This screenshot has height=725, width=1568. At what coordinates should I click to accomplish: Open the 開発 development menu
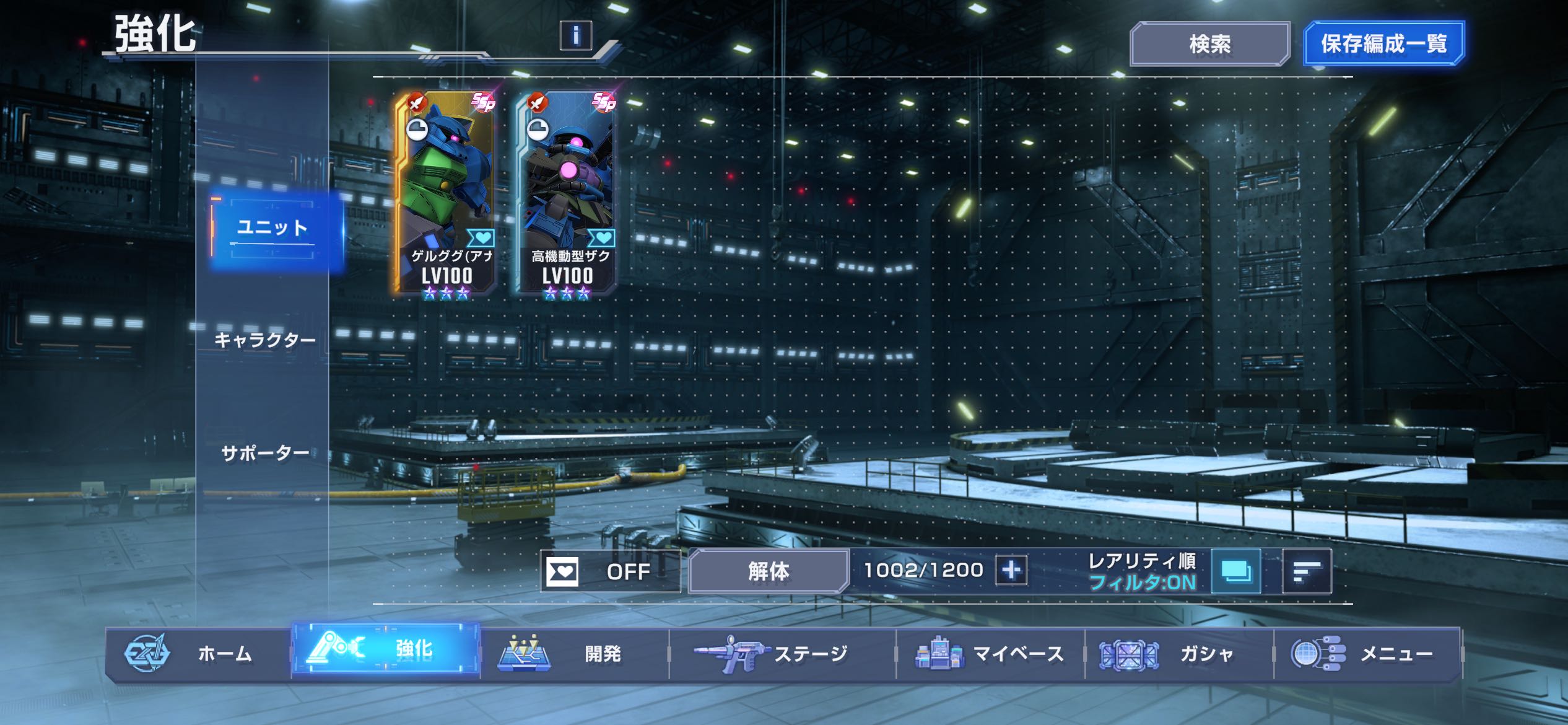tap(575, 654)
